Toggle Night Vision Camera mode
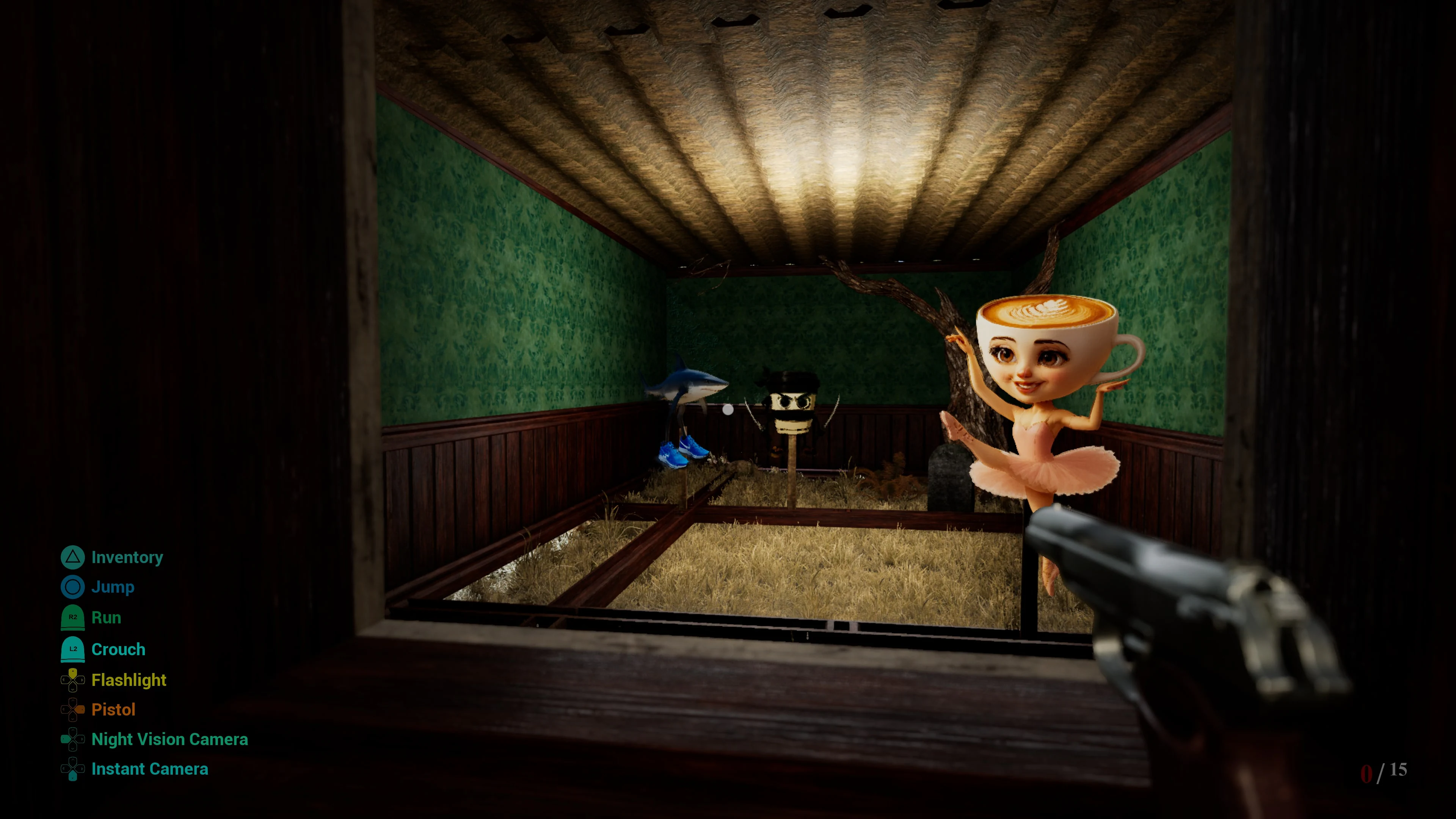1456x819 pixels. coord(169,739)
